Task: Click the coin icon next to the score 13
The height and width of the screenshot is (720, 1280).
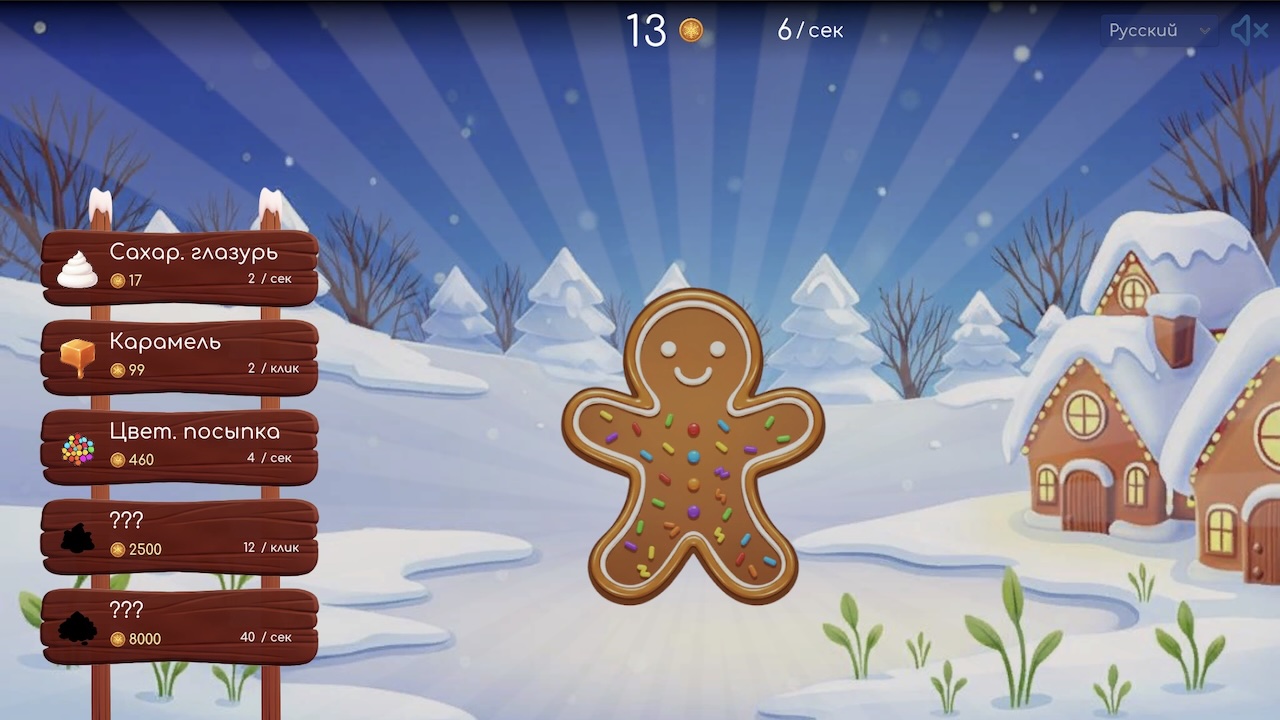Action: 692,31
